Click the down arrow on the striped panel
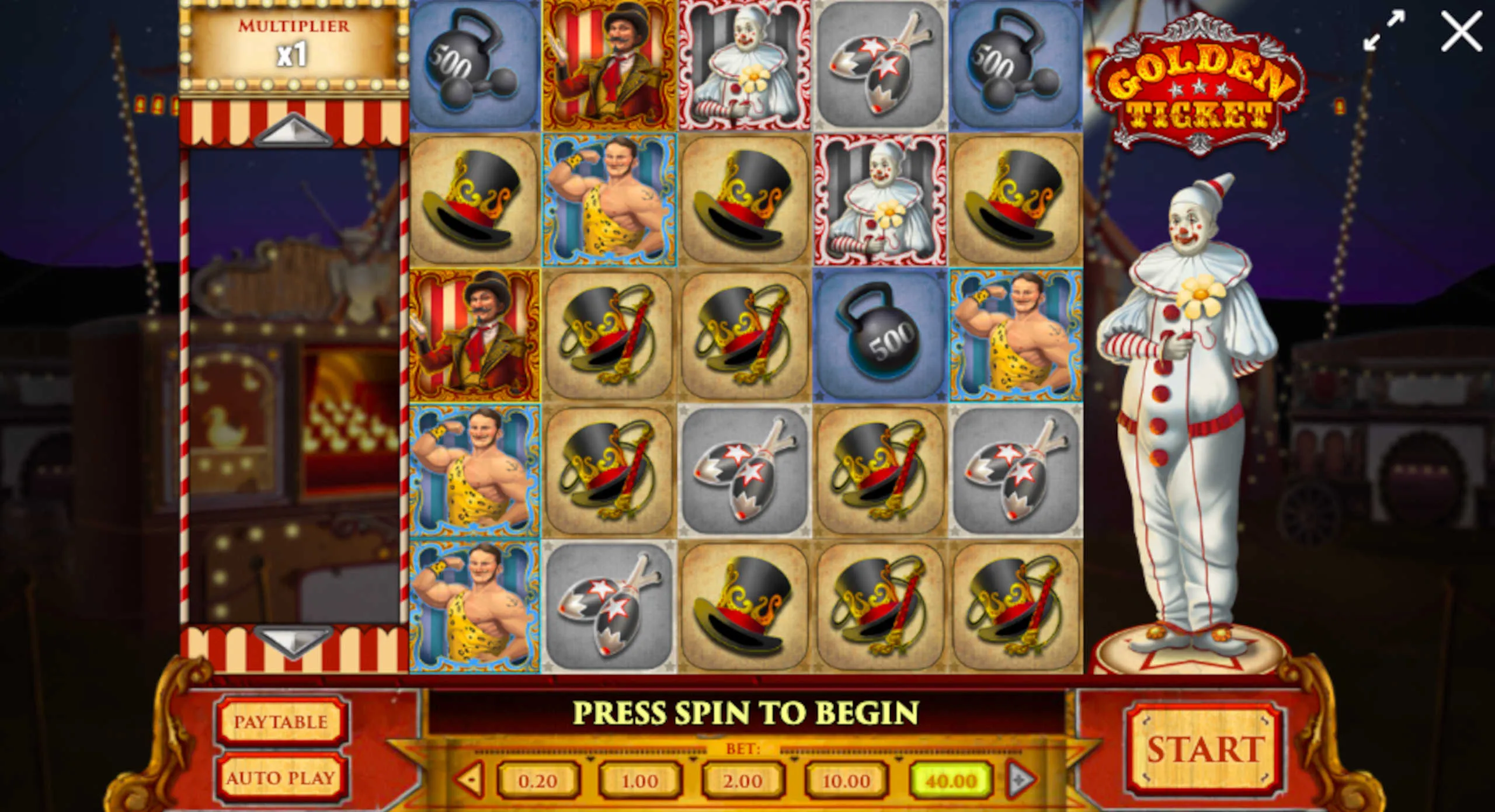 294,639
